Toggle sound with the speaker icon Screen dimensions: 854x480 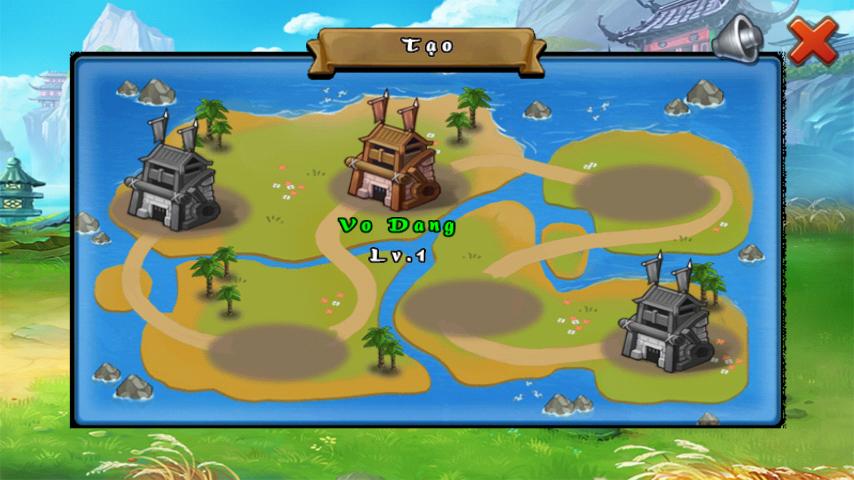coord(740,39)
